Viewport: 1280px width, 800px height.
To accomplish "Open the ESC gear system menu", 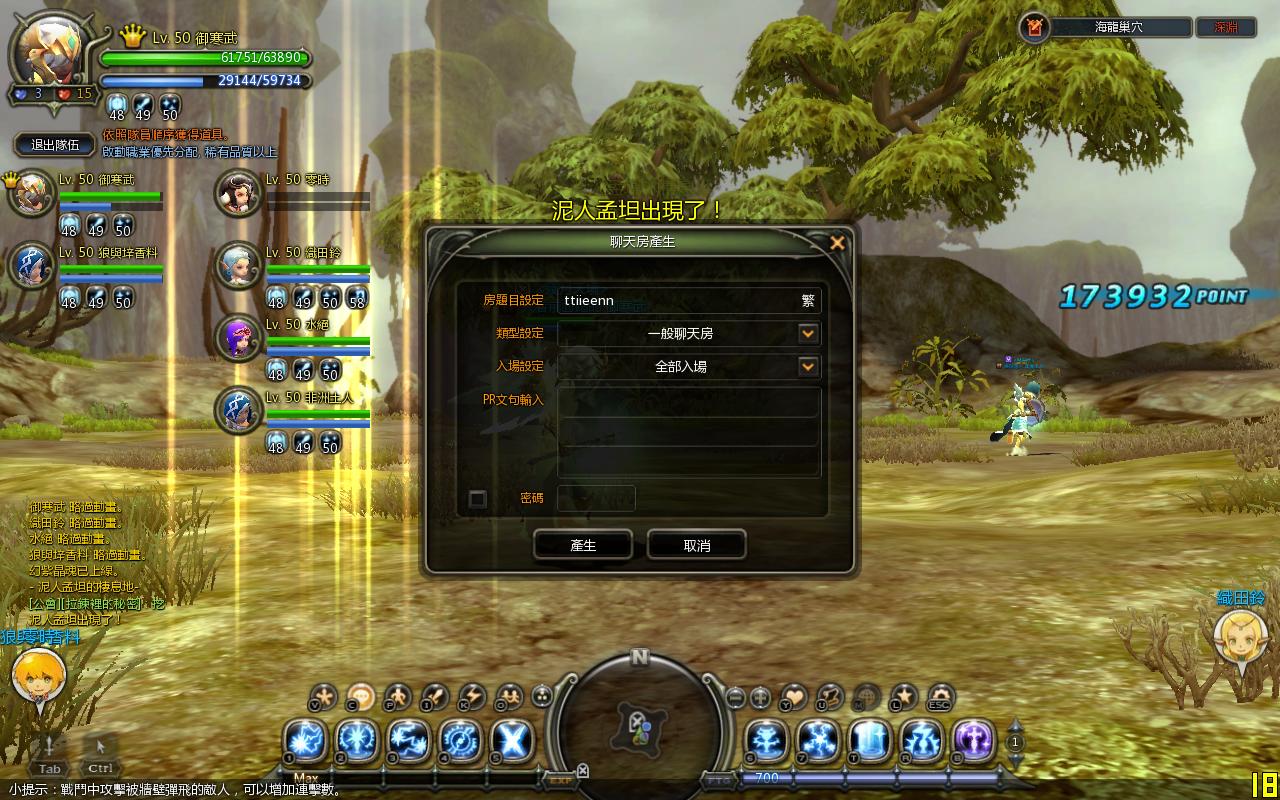I will (x=941, y=697).
